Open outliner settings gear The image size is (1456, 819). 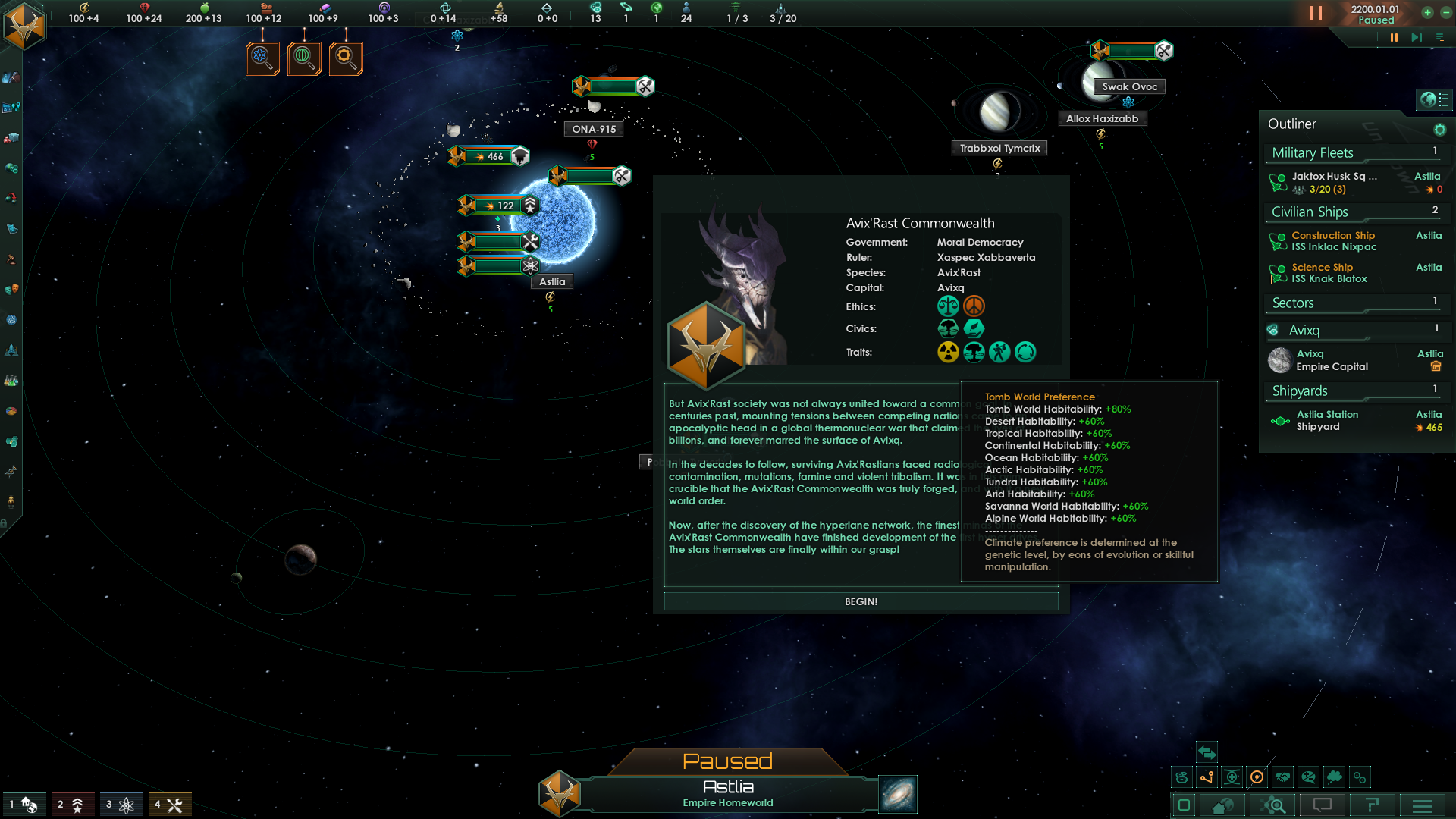coord(1439,130)
